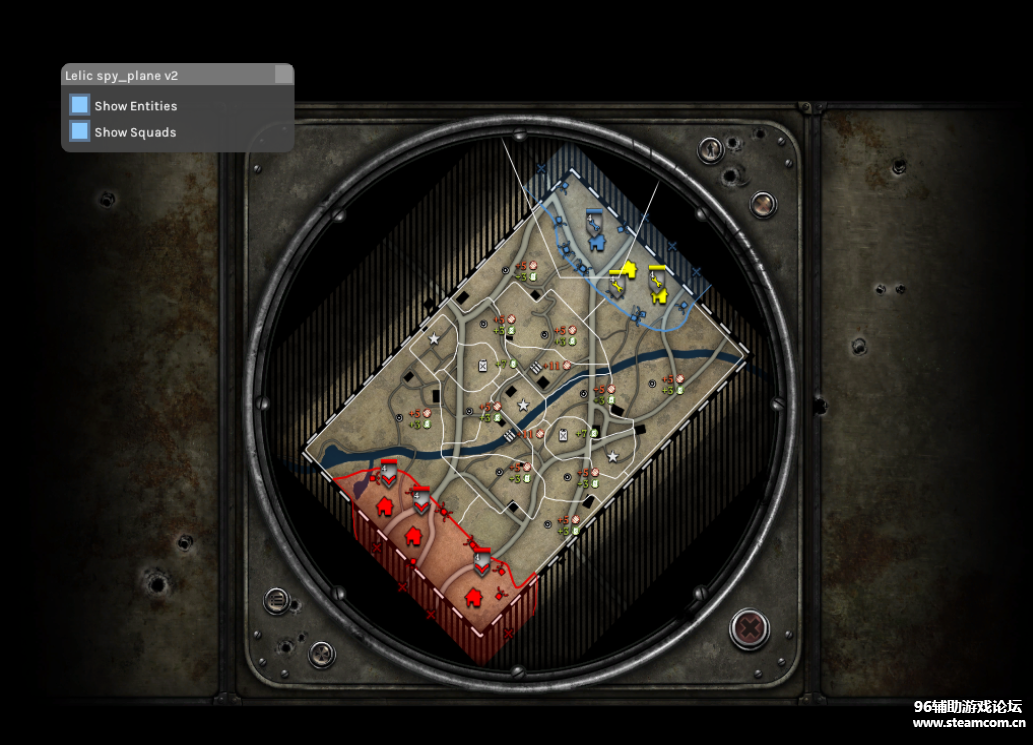Collapse the Lelic spy_plane v2 panel
This screenshot has width=1033, height=745.
284,75
